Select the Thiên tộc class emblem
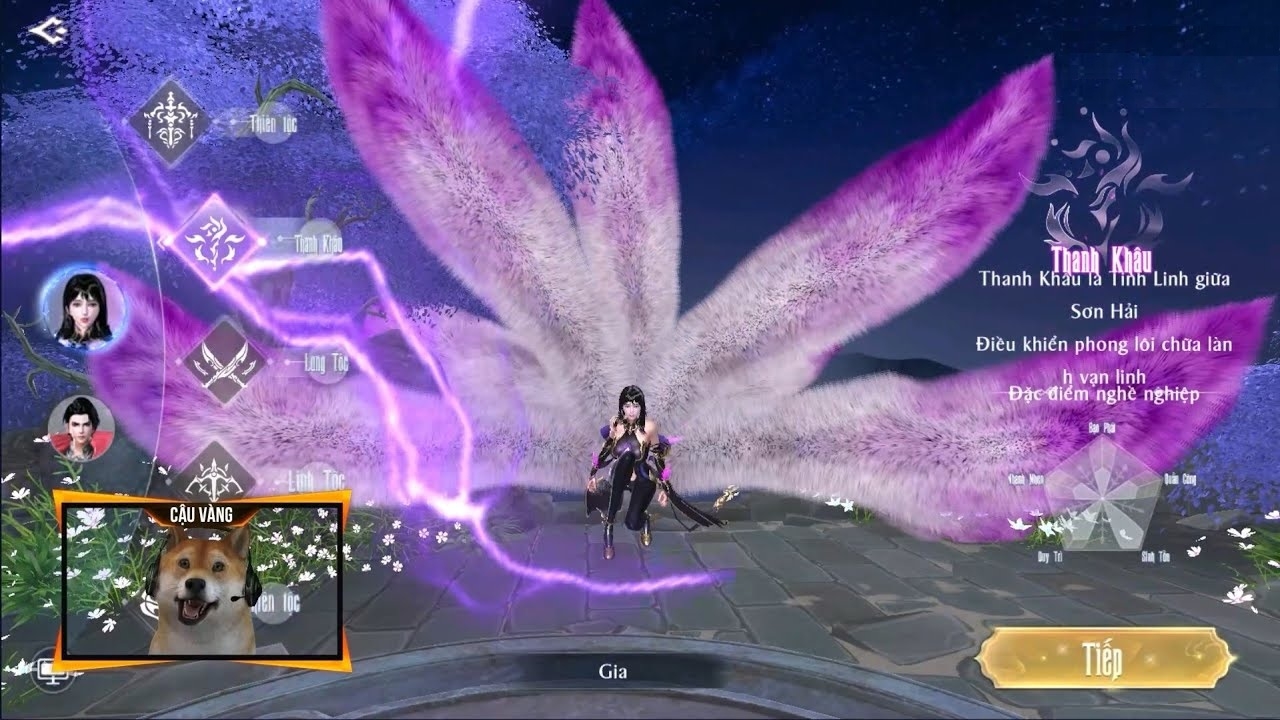The image size is (1280, 720). pos(168,122)
